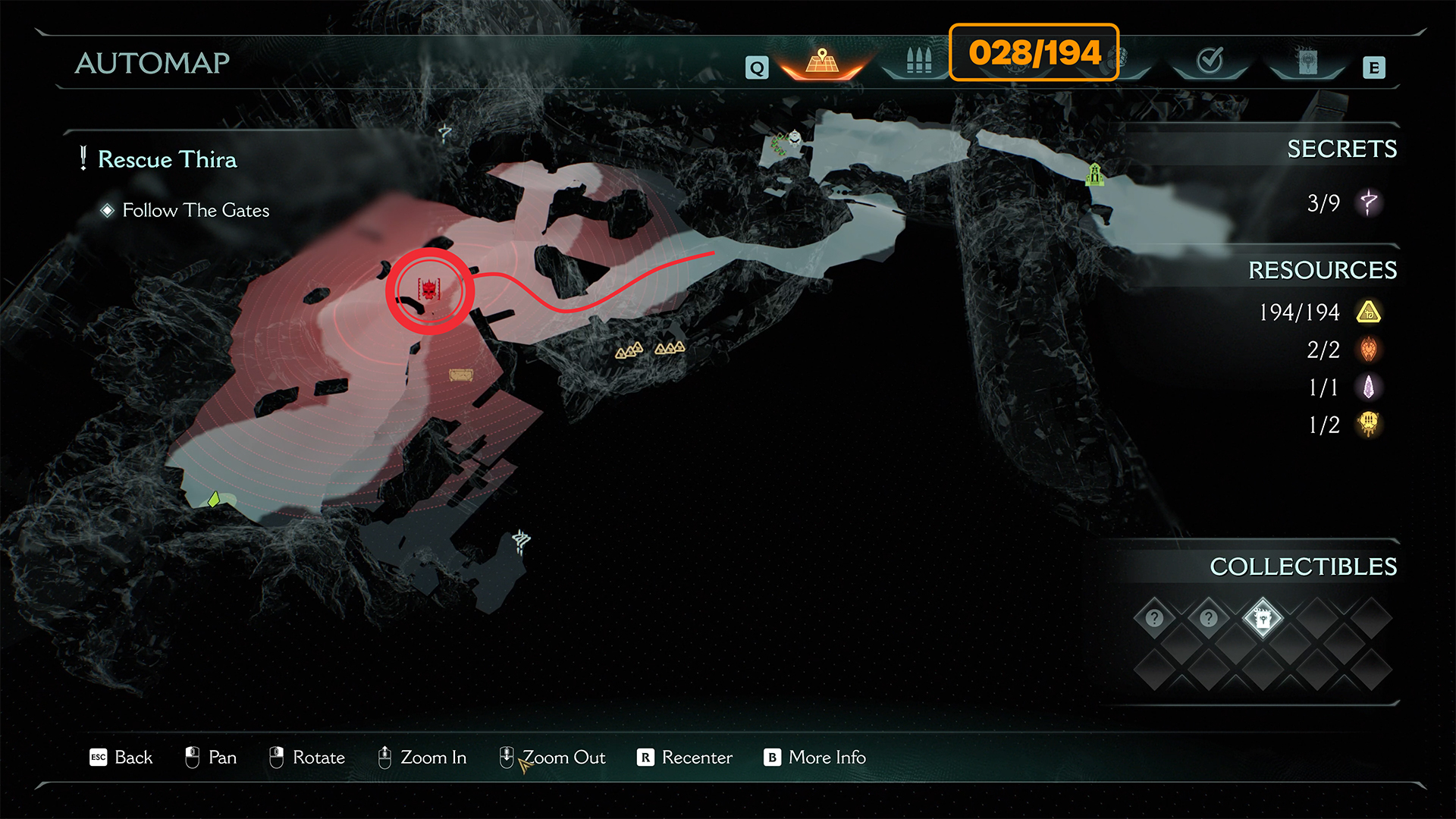
Task: Select the red demon marker on map
Action: coord(429,290)
